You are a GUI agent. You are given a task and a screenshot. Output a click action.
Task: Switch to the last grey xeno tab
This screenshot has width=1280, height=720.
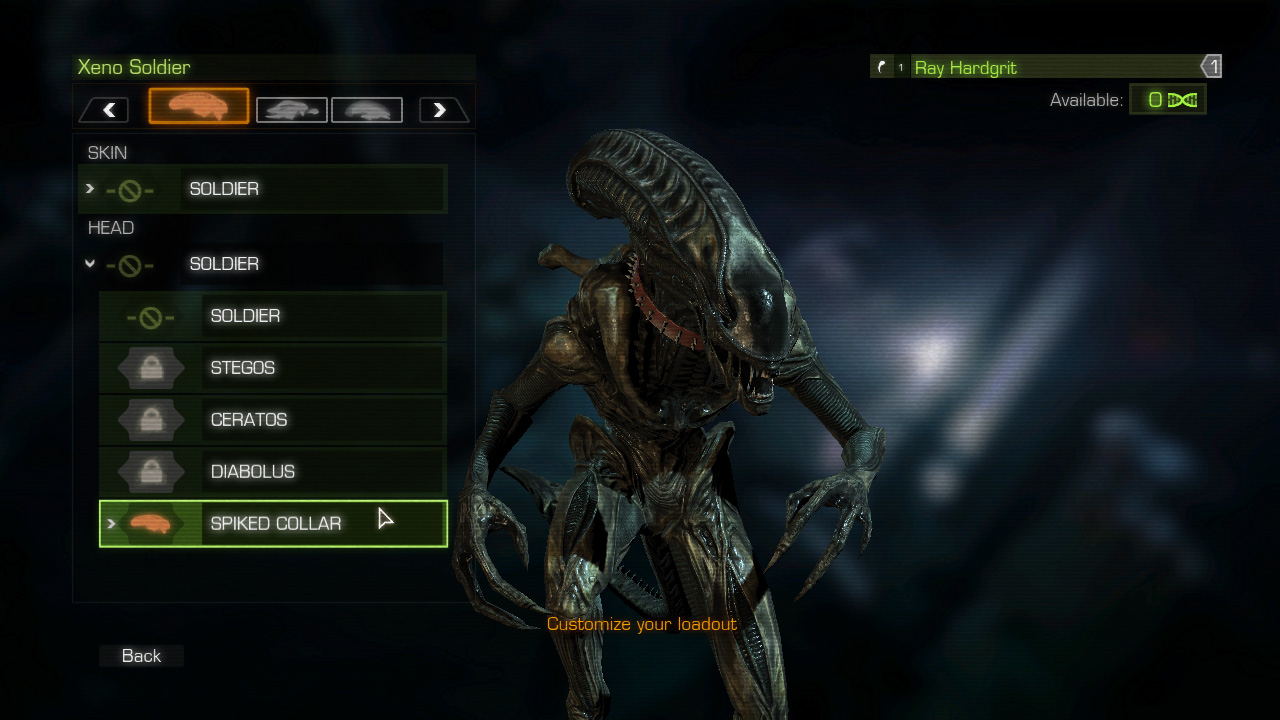(367, 110)
